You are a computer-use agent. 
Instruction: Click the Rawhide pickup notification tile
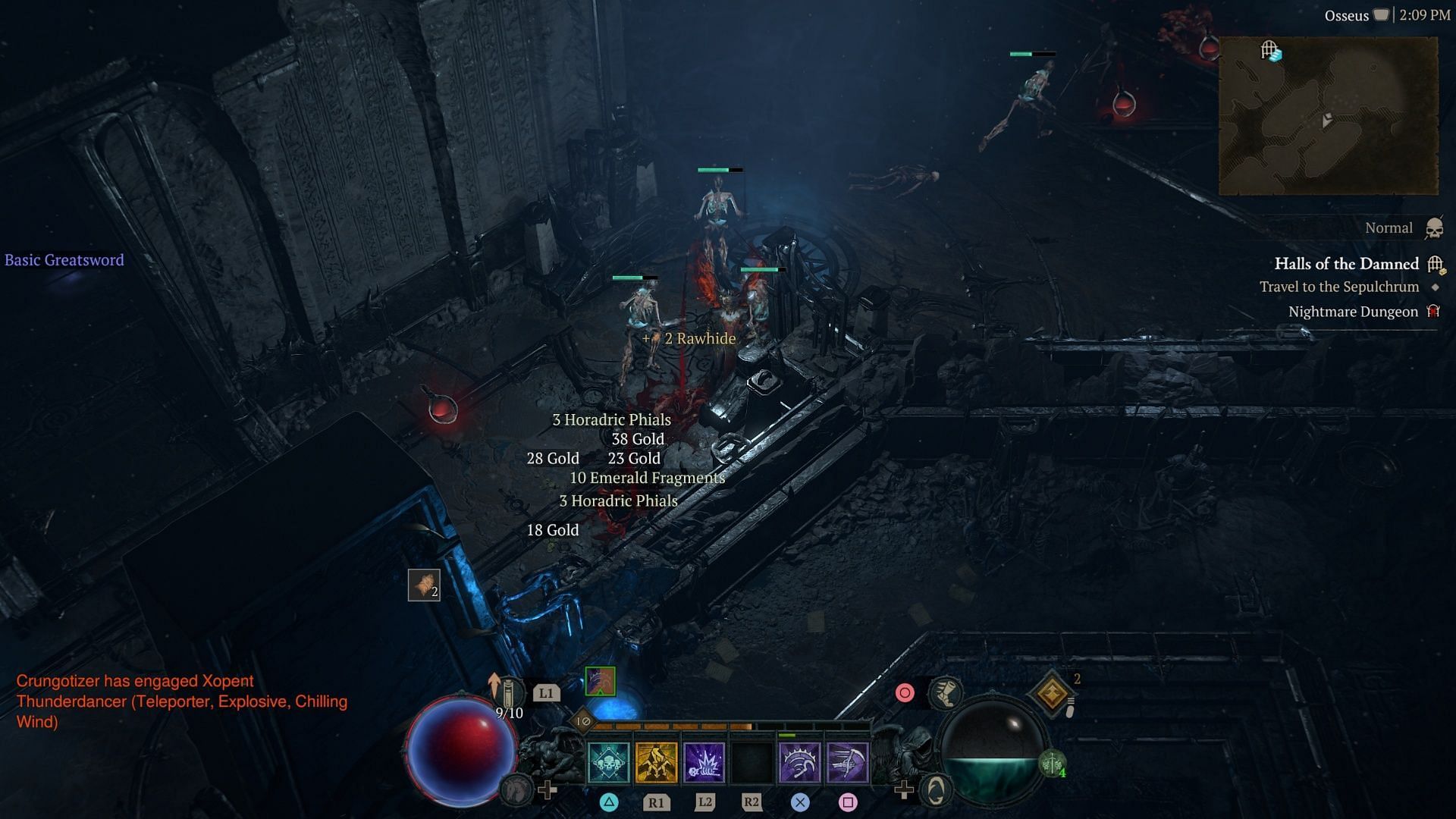[424, 585]
